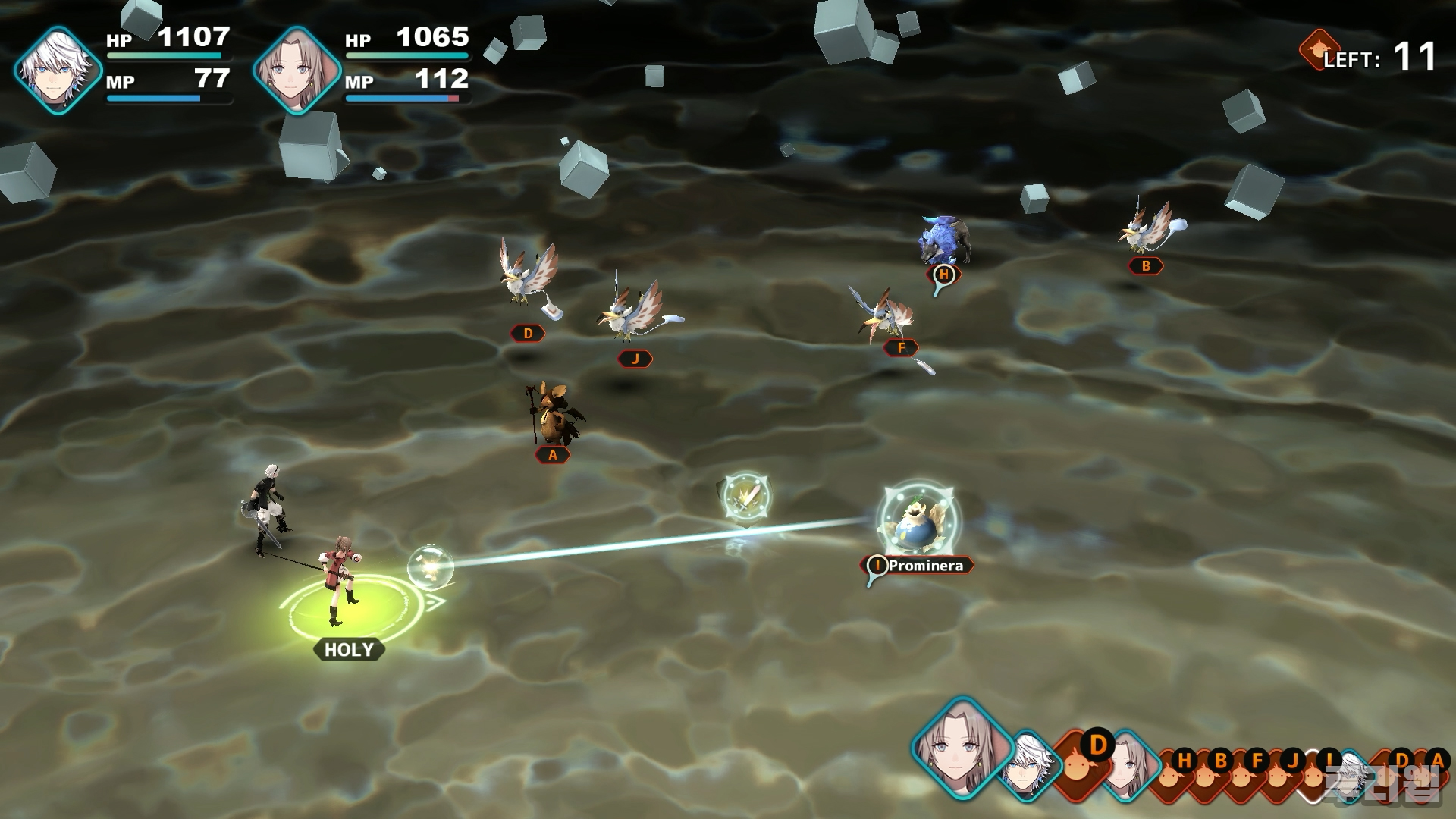The width and height of the screenshot is (1456, 819).
Task: Select the white-haired hero's party portrait
Action: tap(58, 70)
